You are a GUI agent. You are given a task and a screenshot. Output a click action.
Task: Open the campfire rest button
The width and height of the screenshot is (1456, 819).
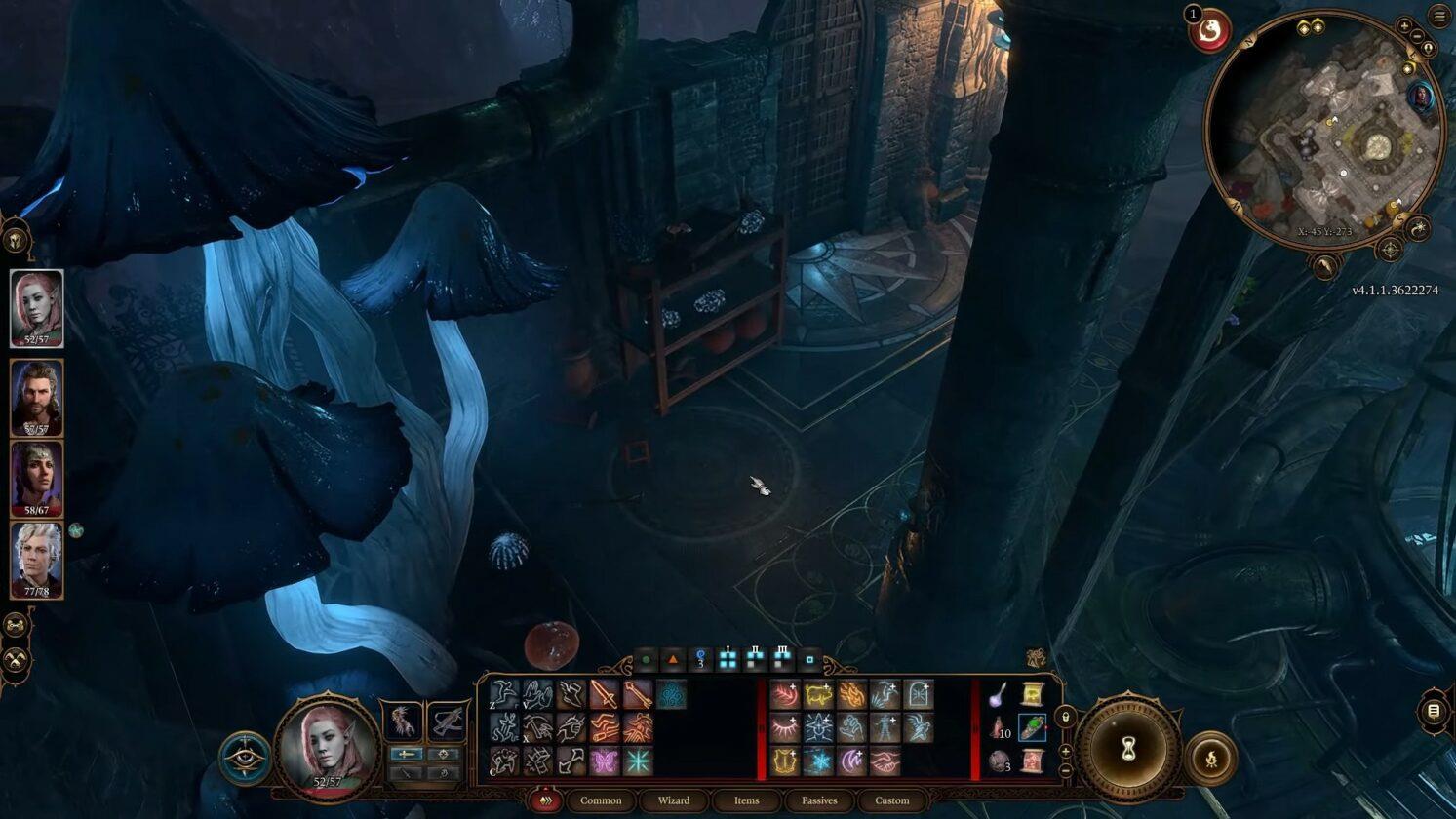(1210, 758)
